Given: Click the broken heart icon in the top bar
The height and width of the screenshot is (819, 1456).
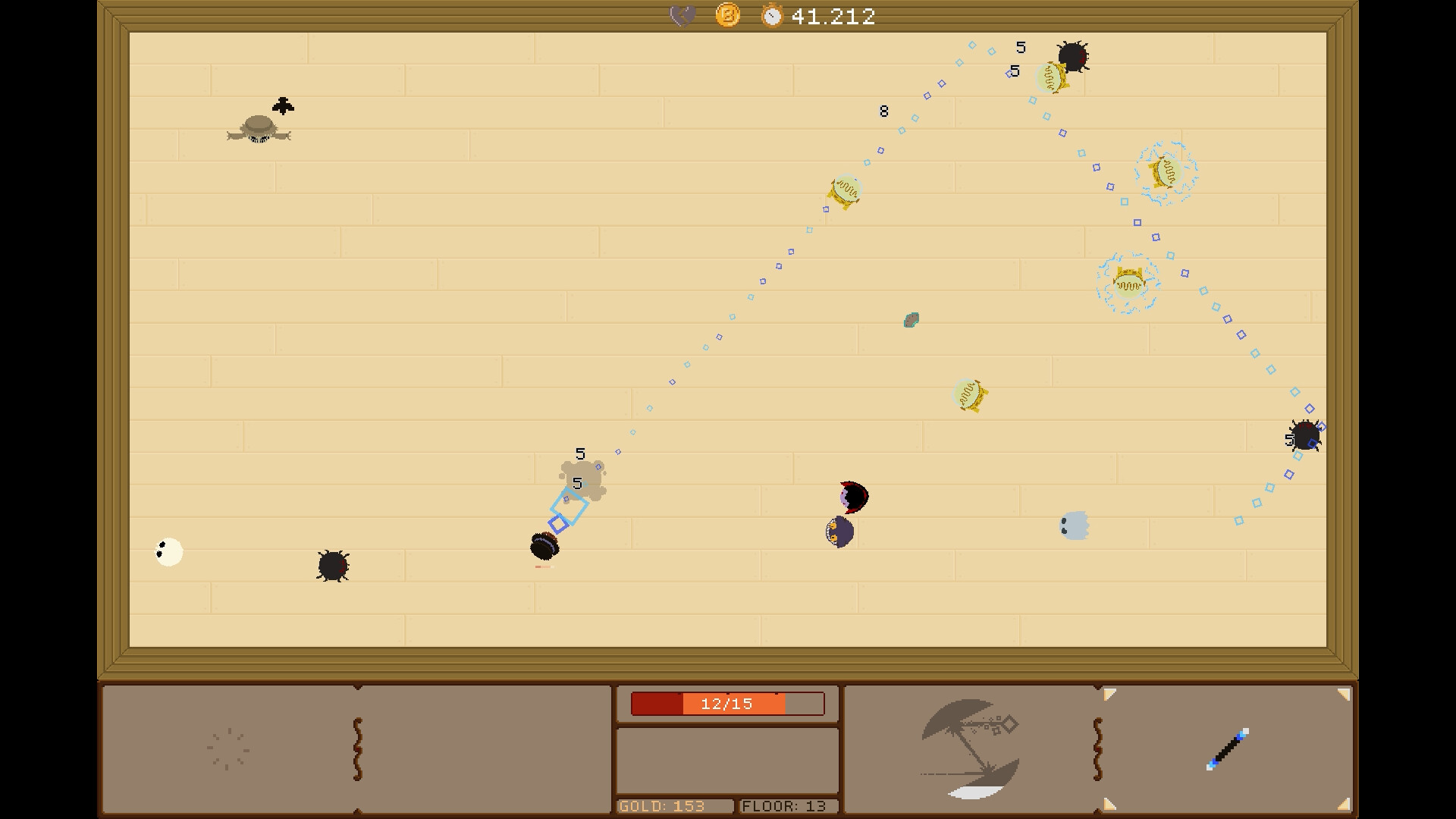Looking at the screenshot, I should click(681, 14).
